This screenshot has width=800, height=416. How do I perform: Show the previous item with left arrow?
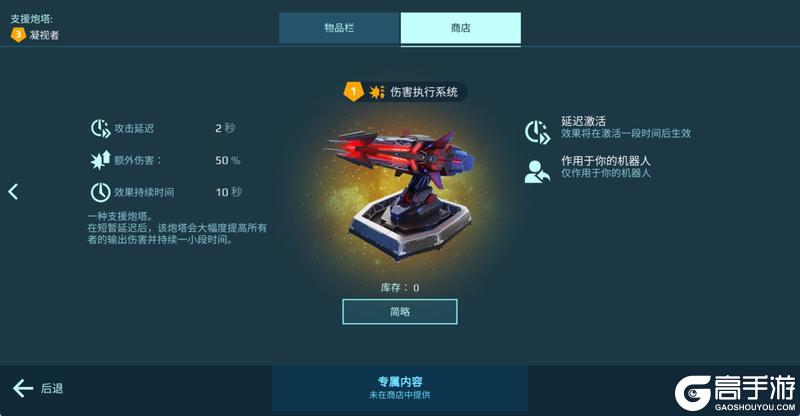pos(13,191)
